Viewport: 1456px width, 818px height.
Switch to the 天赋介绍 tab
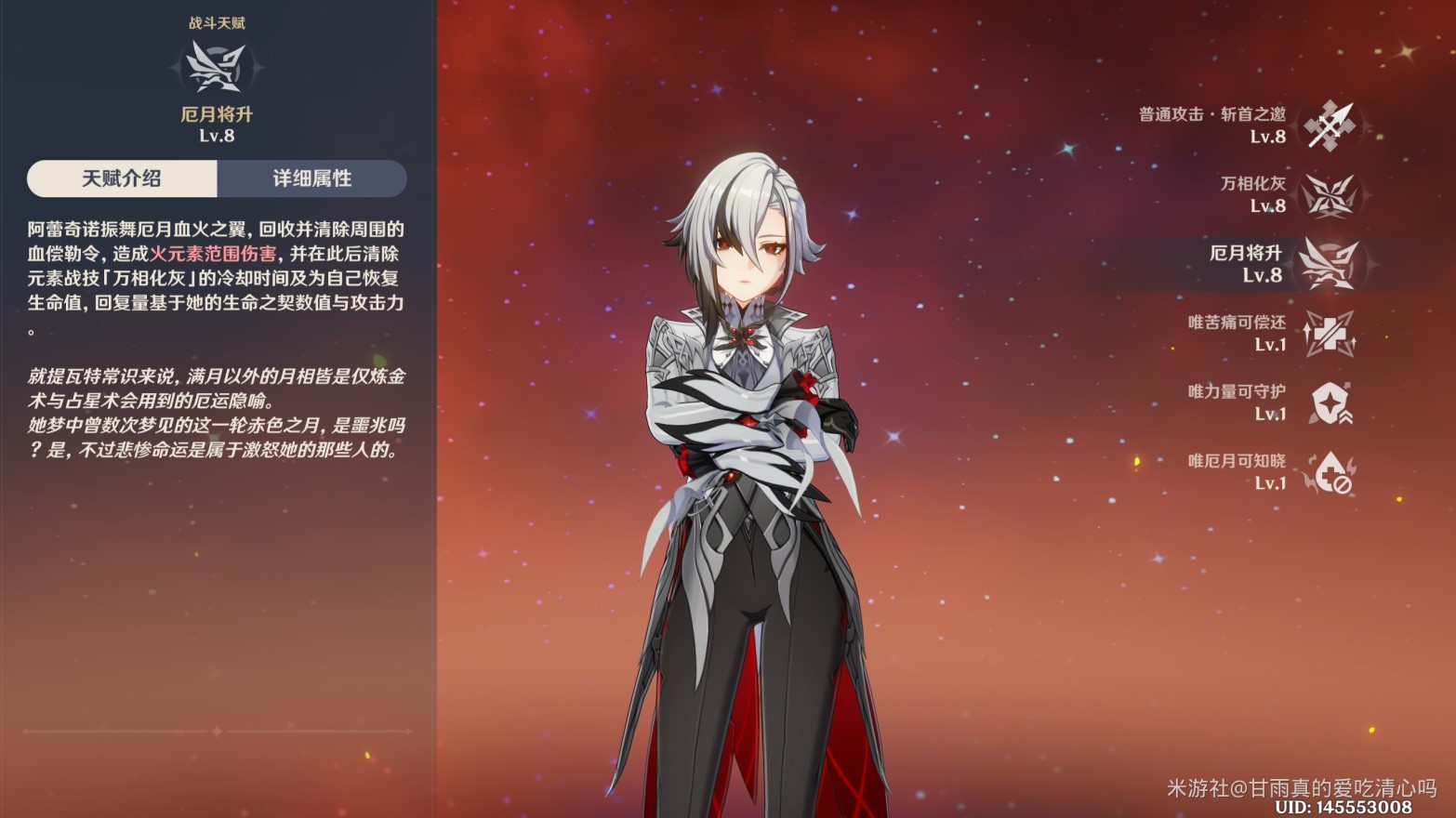(122, 178)
